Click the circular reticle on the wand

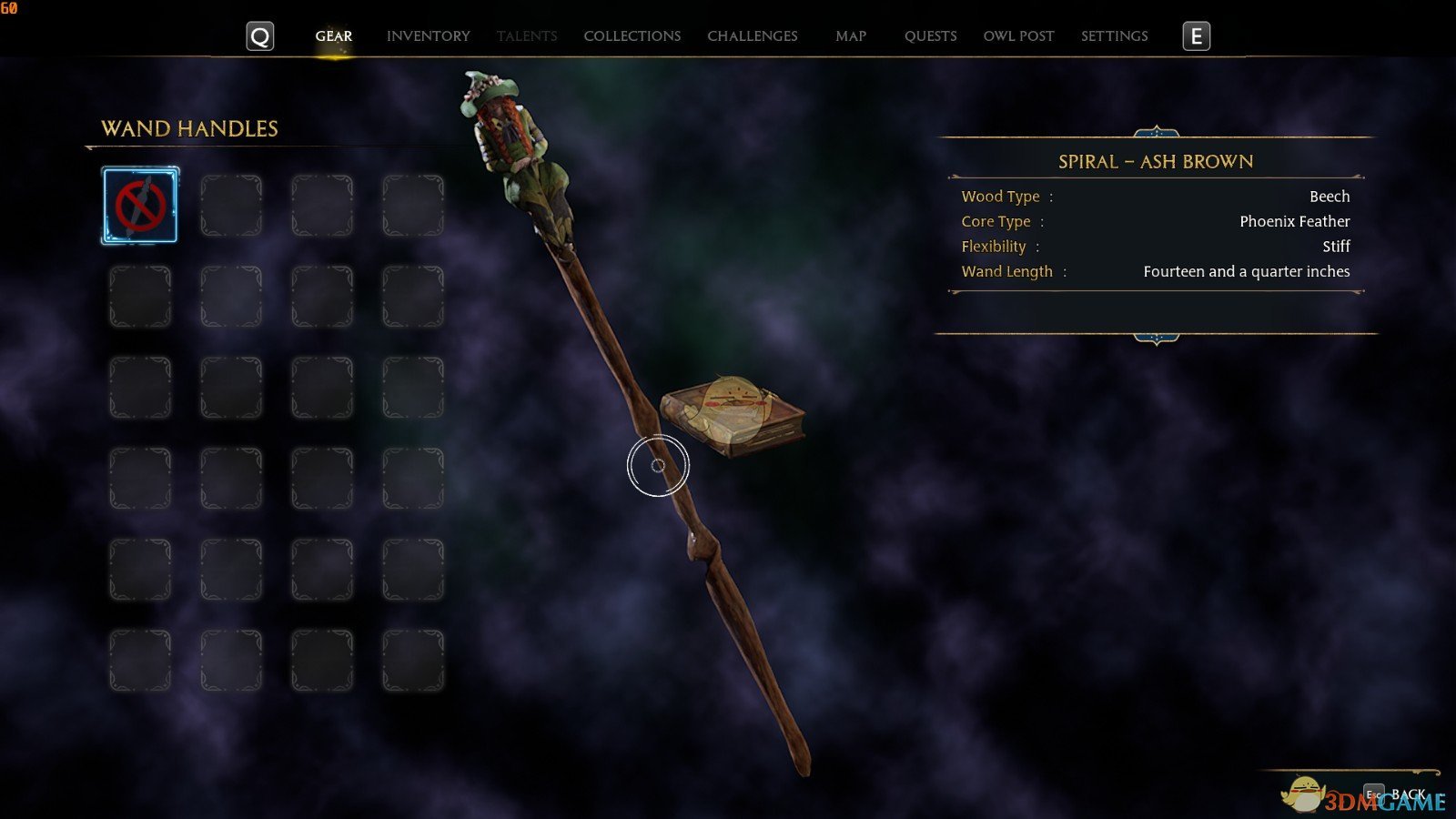tap(659, 464)
